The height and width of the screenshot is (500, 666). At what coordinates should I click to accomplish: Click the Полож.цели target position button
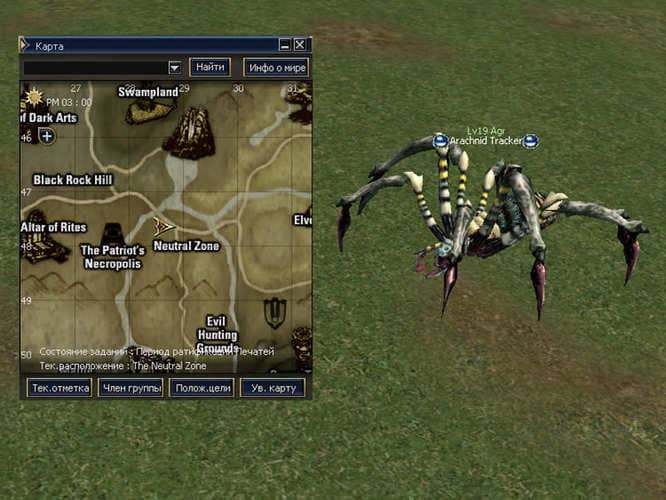pyautogui.click(x=201, y=388)
